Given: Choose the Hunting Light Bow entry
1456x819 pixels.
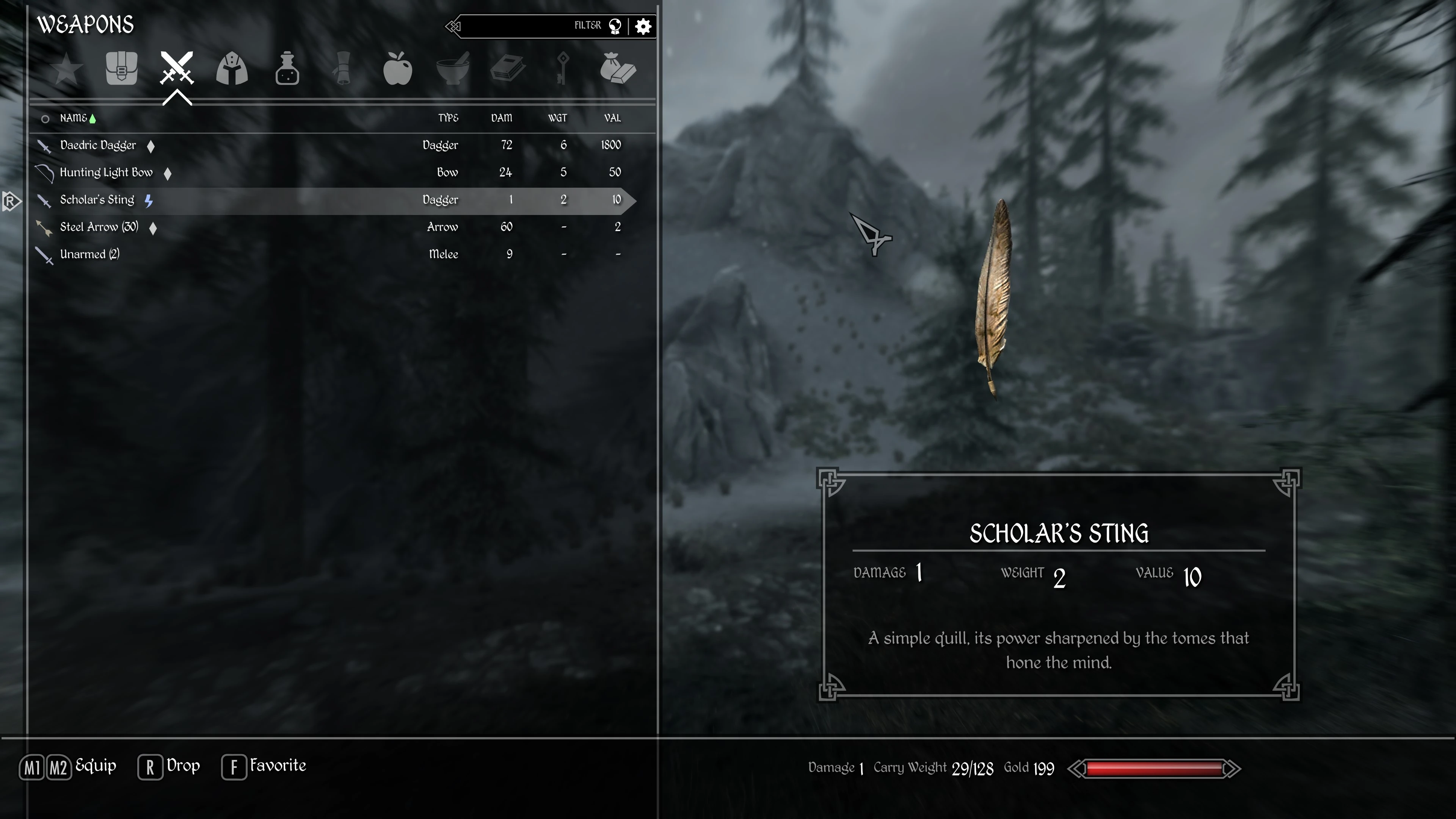Looking at the screenshot, I should click(x=106, y=173).
